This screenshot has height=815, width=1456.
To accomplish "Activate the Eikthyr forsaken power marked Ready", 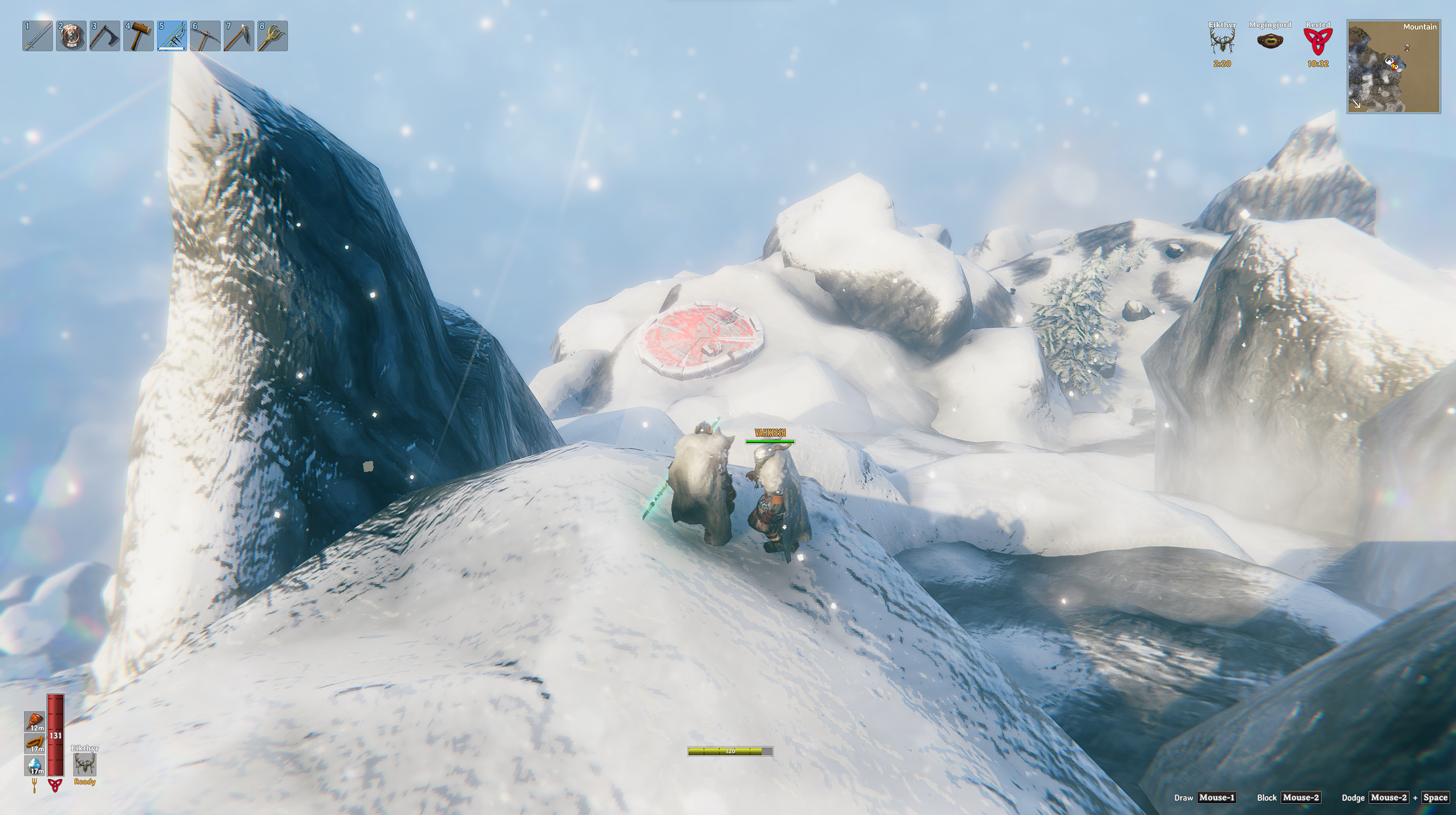I will pos(84,764).
